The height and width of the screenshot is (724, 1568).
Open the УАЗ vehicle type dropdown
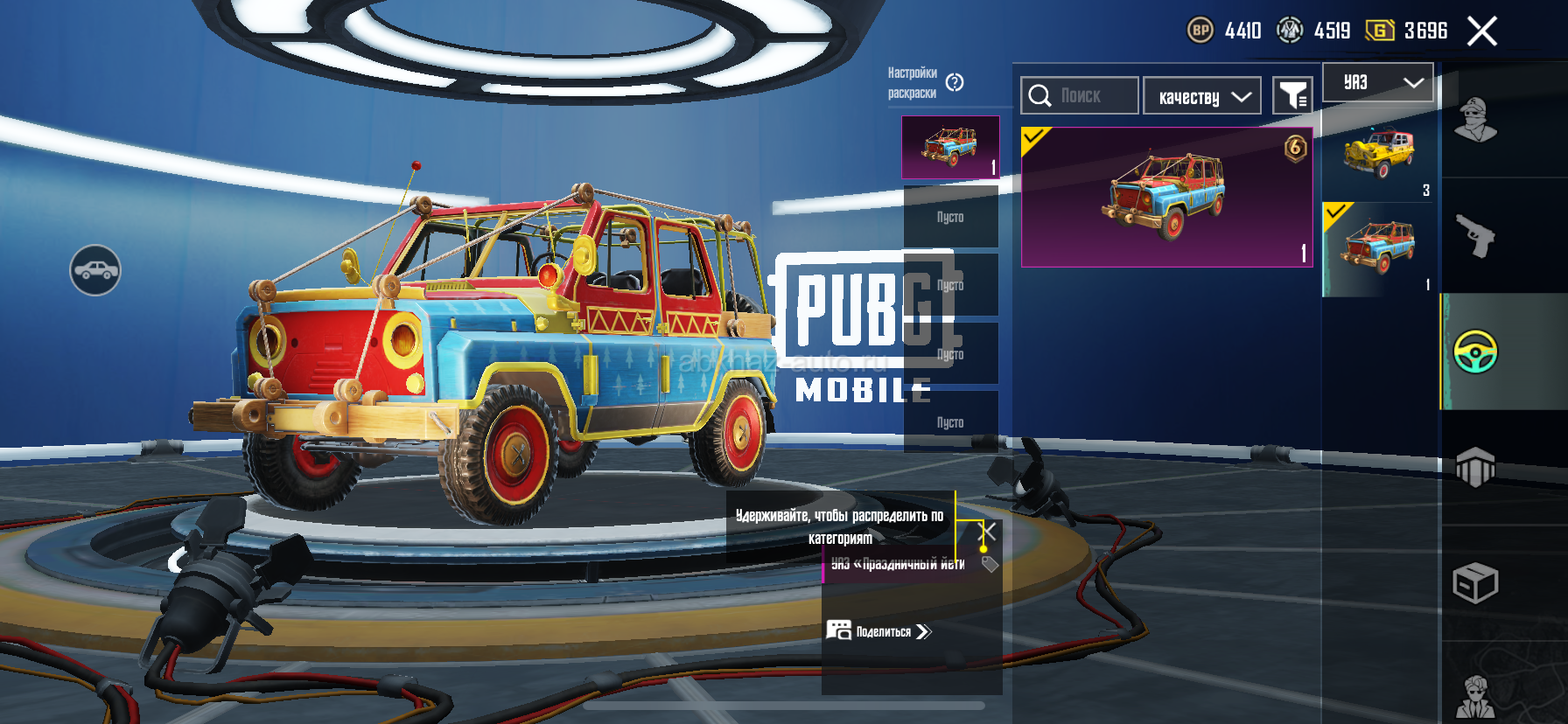pos(1378,82)
